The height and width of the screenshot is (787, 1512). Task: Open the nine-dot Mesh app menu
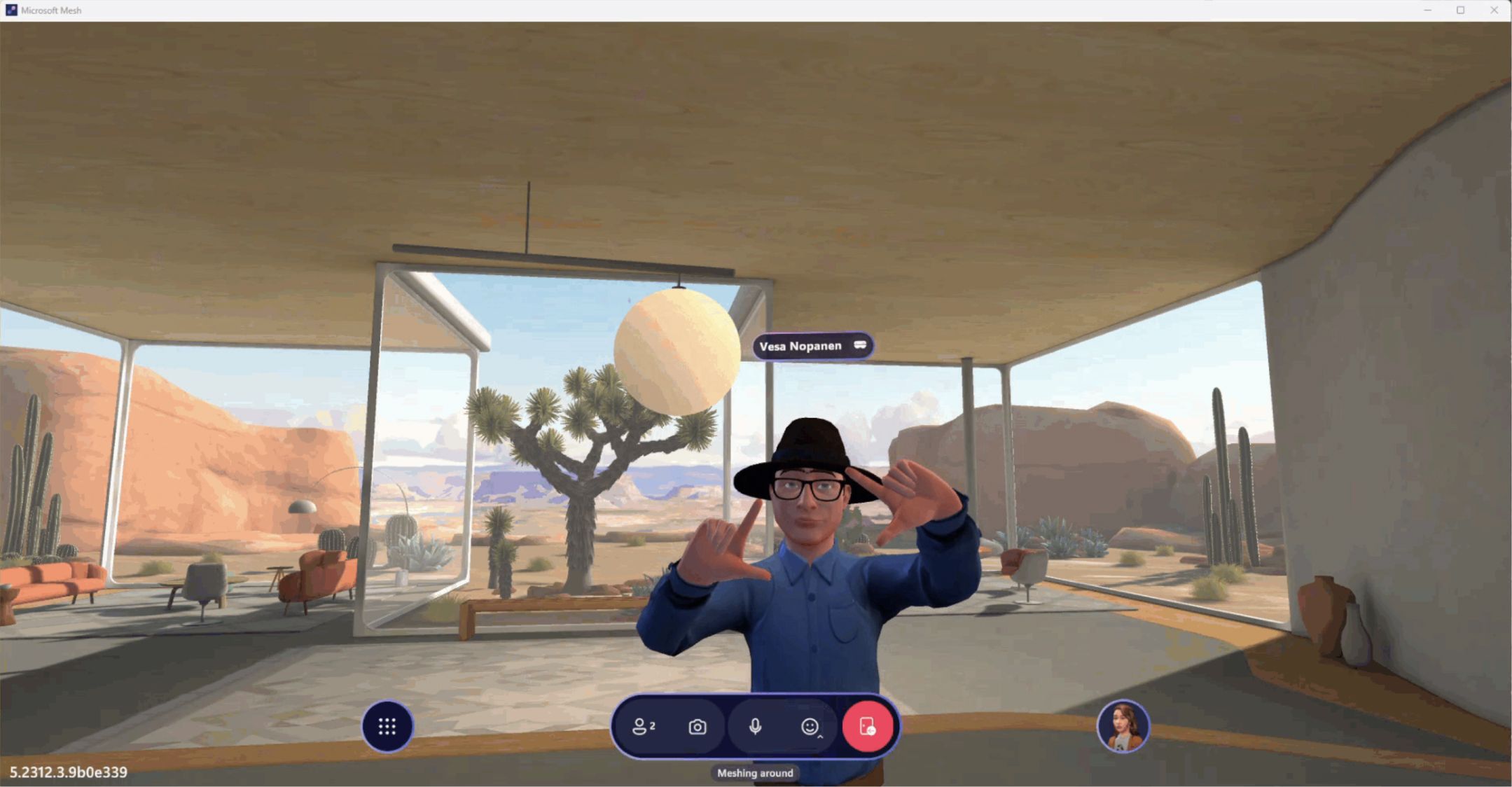(387, 727)
